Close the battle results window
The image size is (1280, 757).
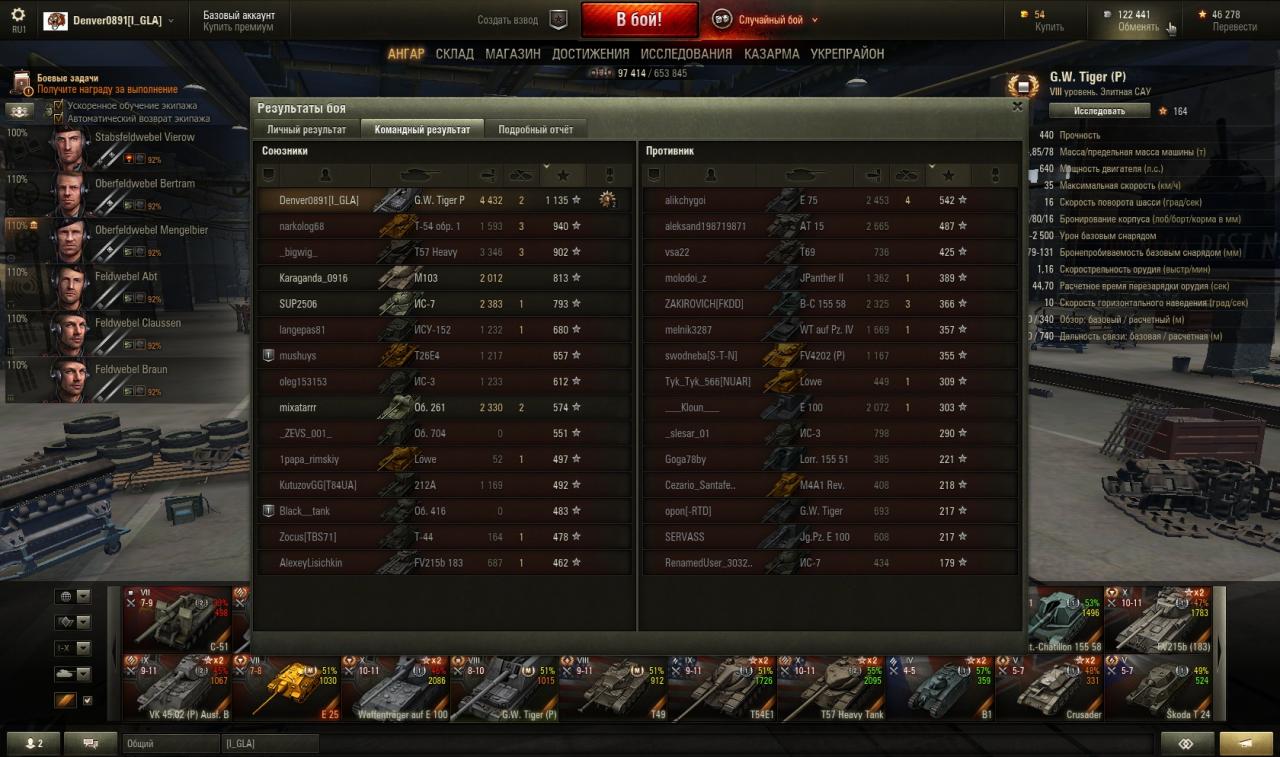(x=1017, y=106)
